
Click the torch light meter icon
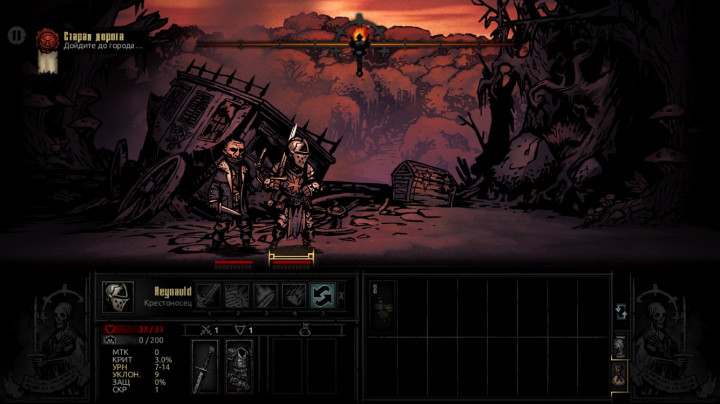click(359, 40)
